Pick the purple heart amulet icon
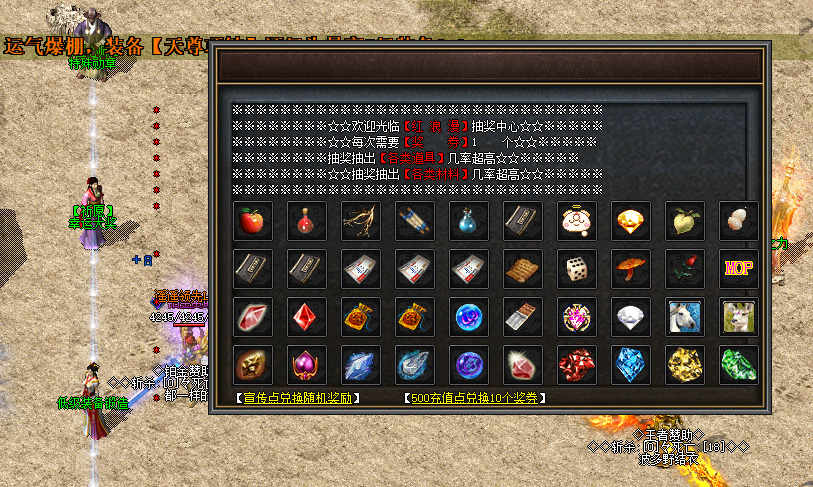 (307, 365)
